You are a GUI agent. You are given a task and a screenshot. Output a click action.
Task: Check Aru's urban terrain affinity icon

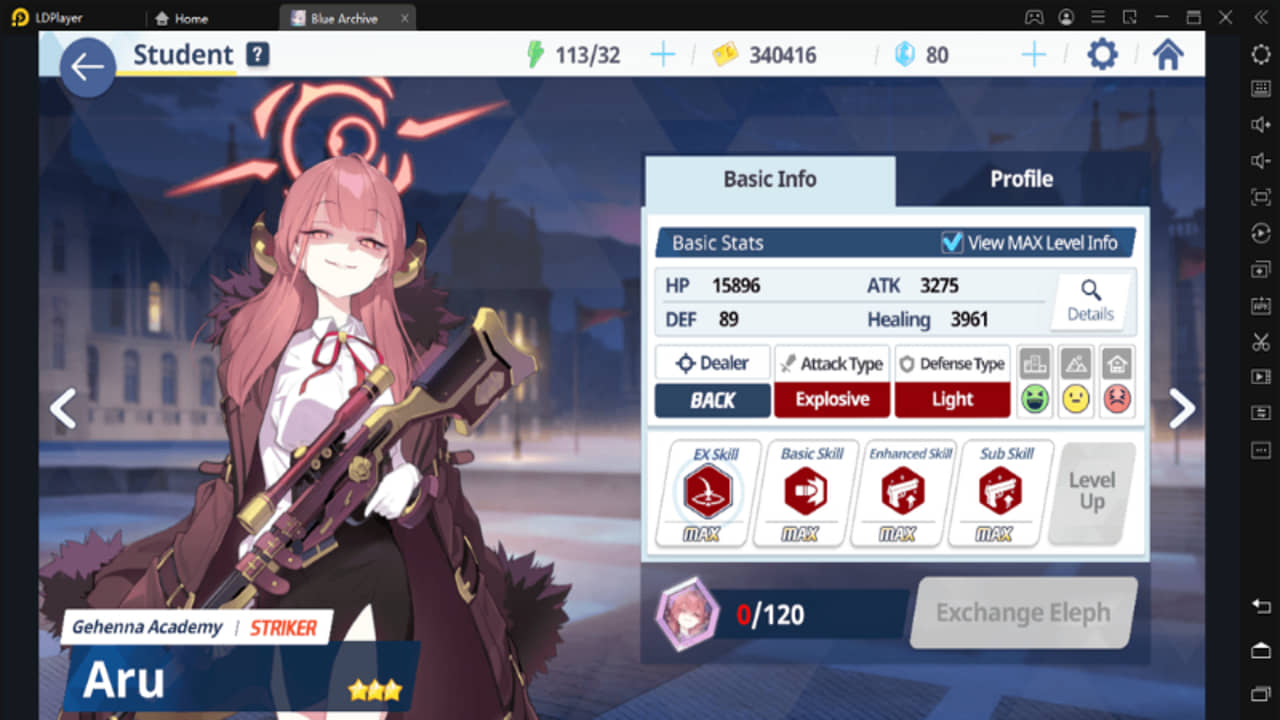click(1034, 380)
